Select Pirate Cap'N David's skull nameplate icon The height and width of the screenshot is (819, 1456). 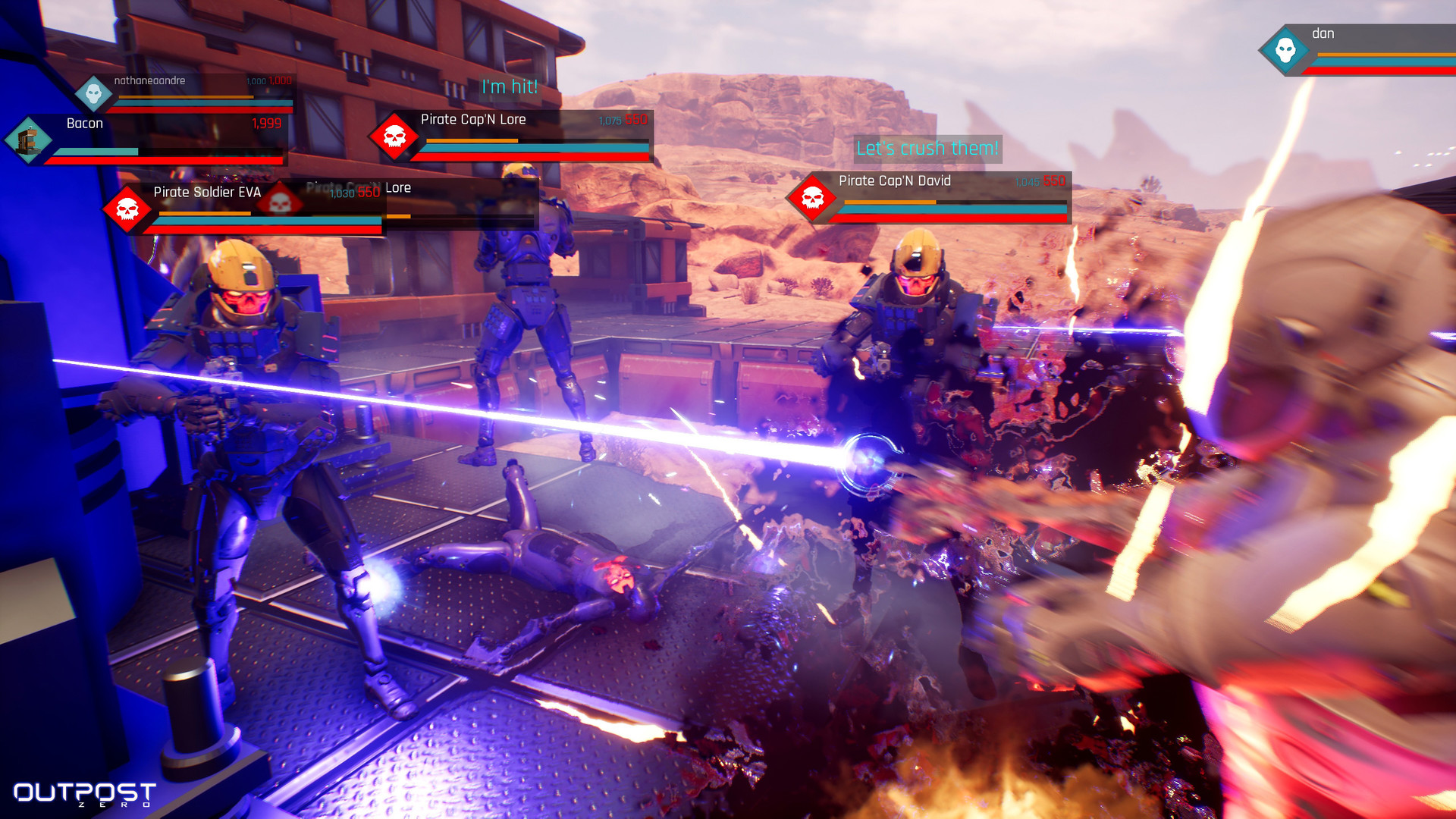click(812, 198)
